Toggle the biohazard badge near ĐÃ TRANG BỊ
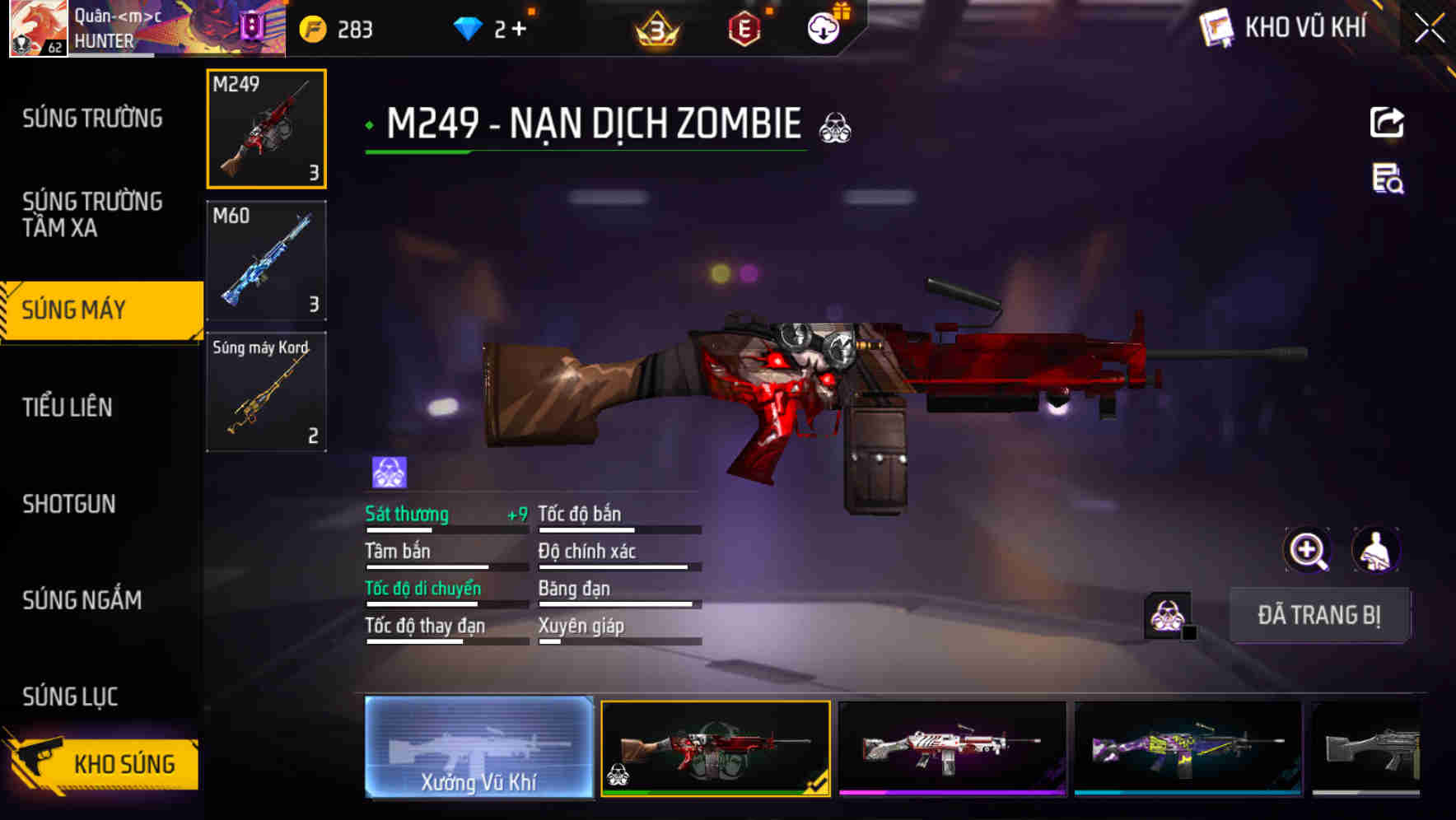This screenshot has height=820, width=1456. 1165,613
